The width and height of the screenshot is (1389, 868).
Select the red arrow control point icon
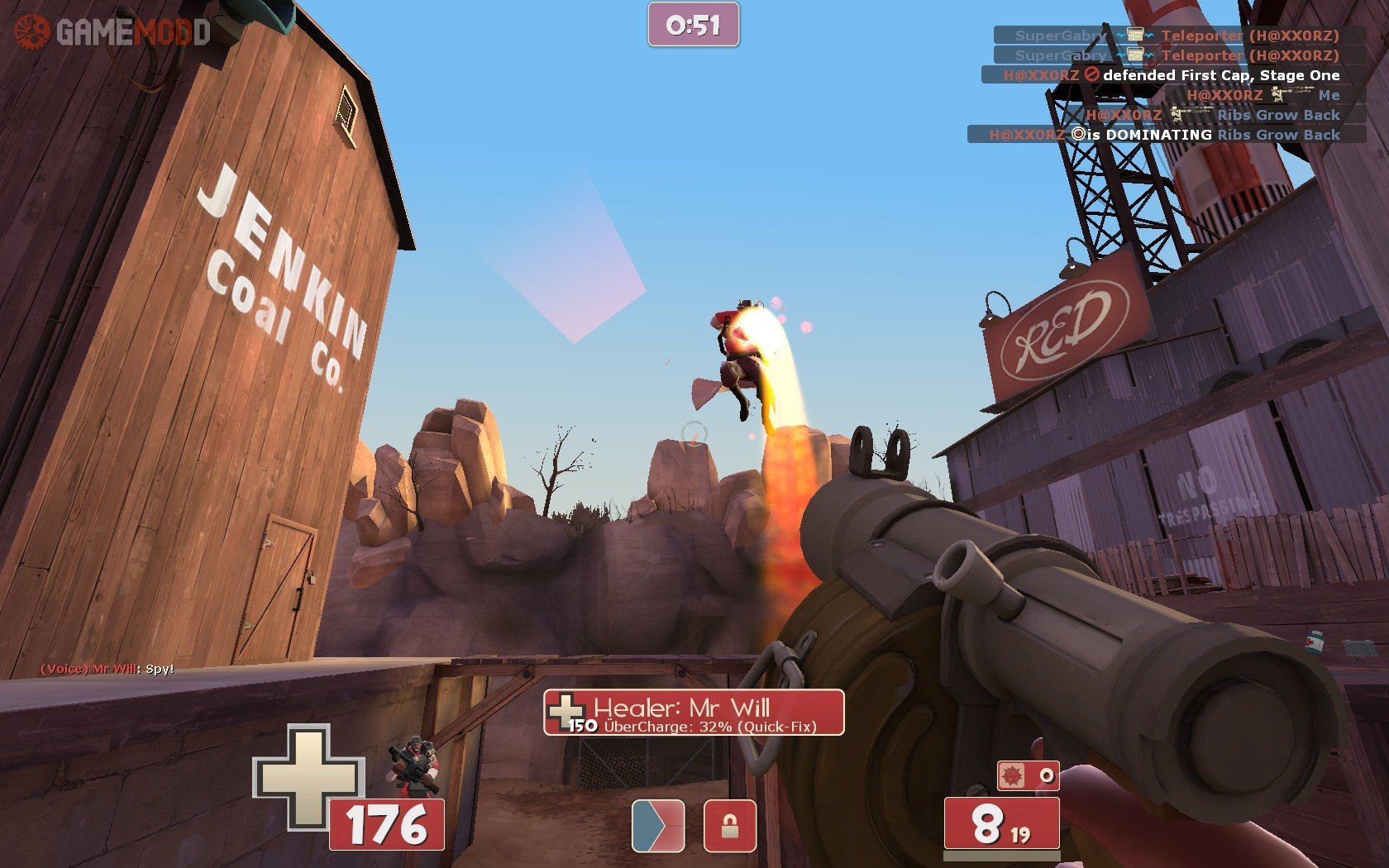point(658,825)
